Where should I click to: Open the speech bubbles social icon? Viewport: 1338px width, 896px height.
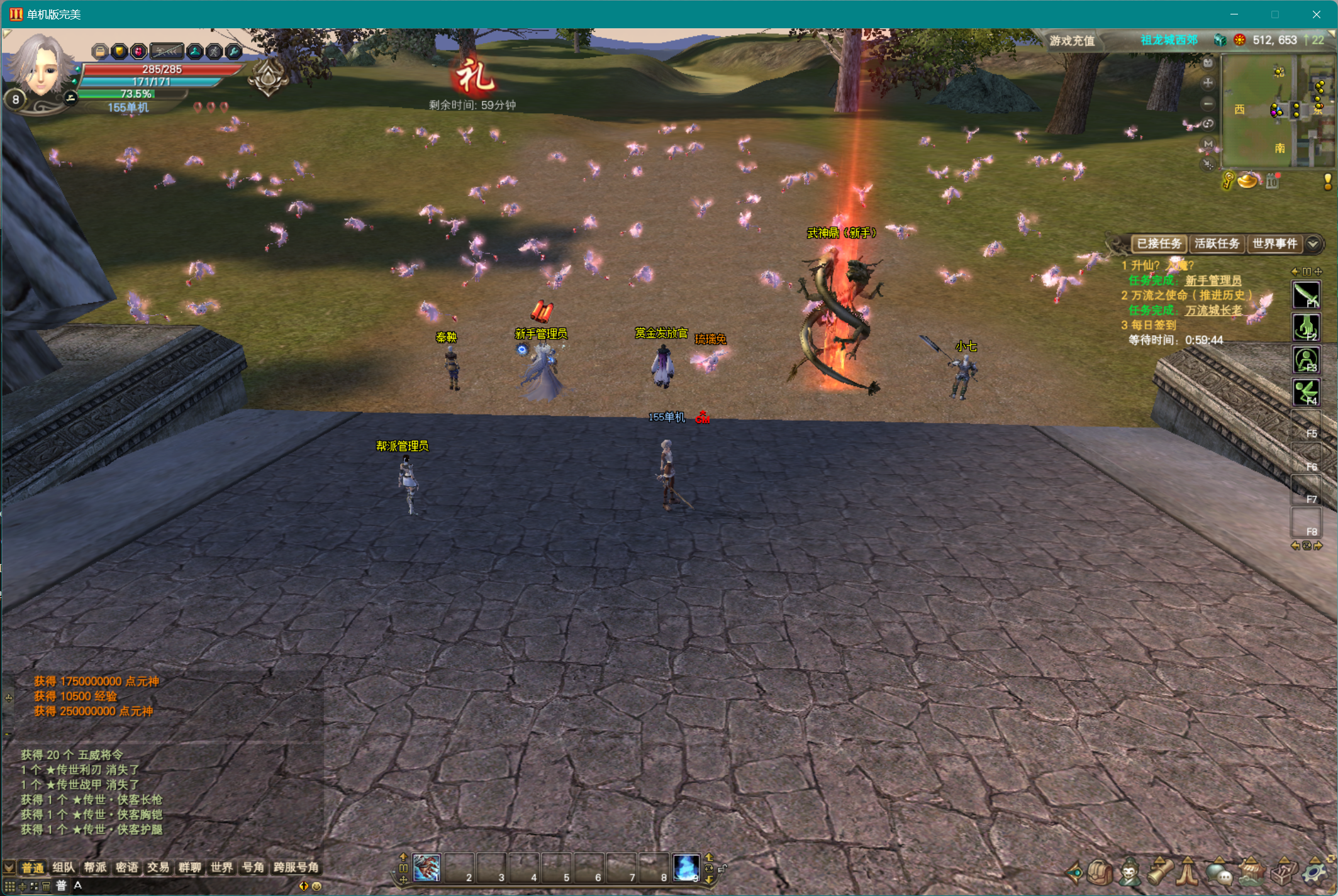pyautogui.click(x=1219, y=873)
